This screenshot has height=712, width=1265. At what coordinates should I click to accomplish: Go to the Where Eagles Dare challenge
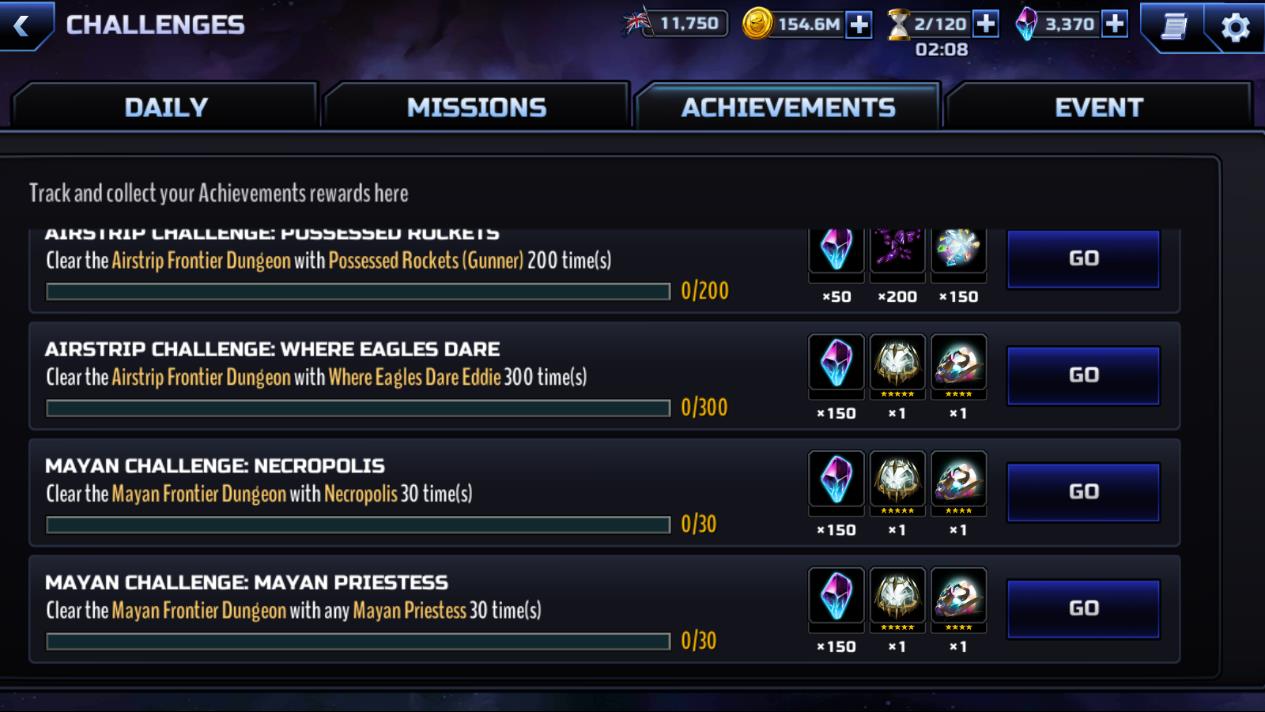click(1083, 375)
